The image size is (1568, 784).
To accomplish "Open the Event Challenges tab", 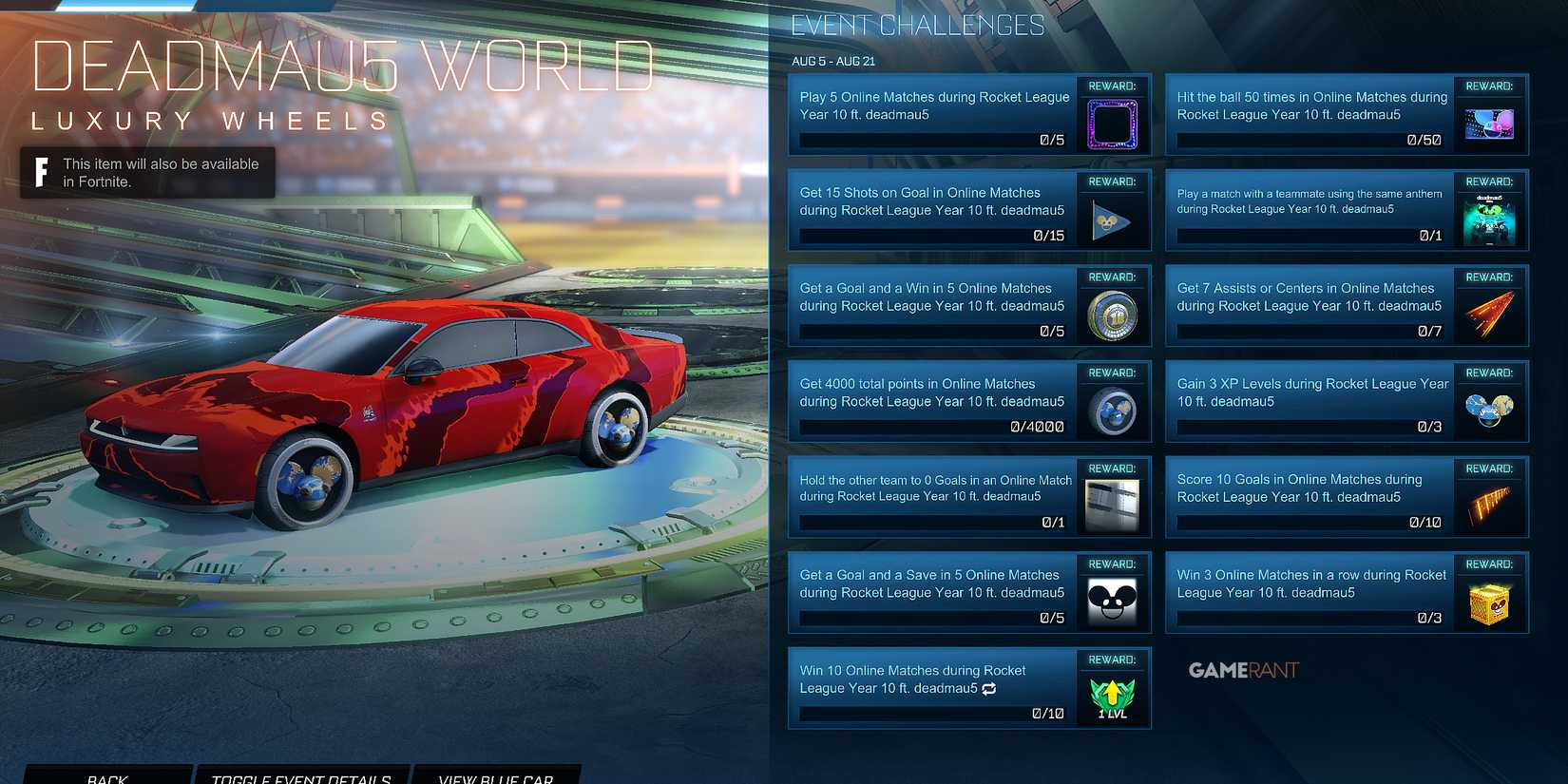I will (916, 26).
